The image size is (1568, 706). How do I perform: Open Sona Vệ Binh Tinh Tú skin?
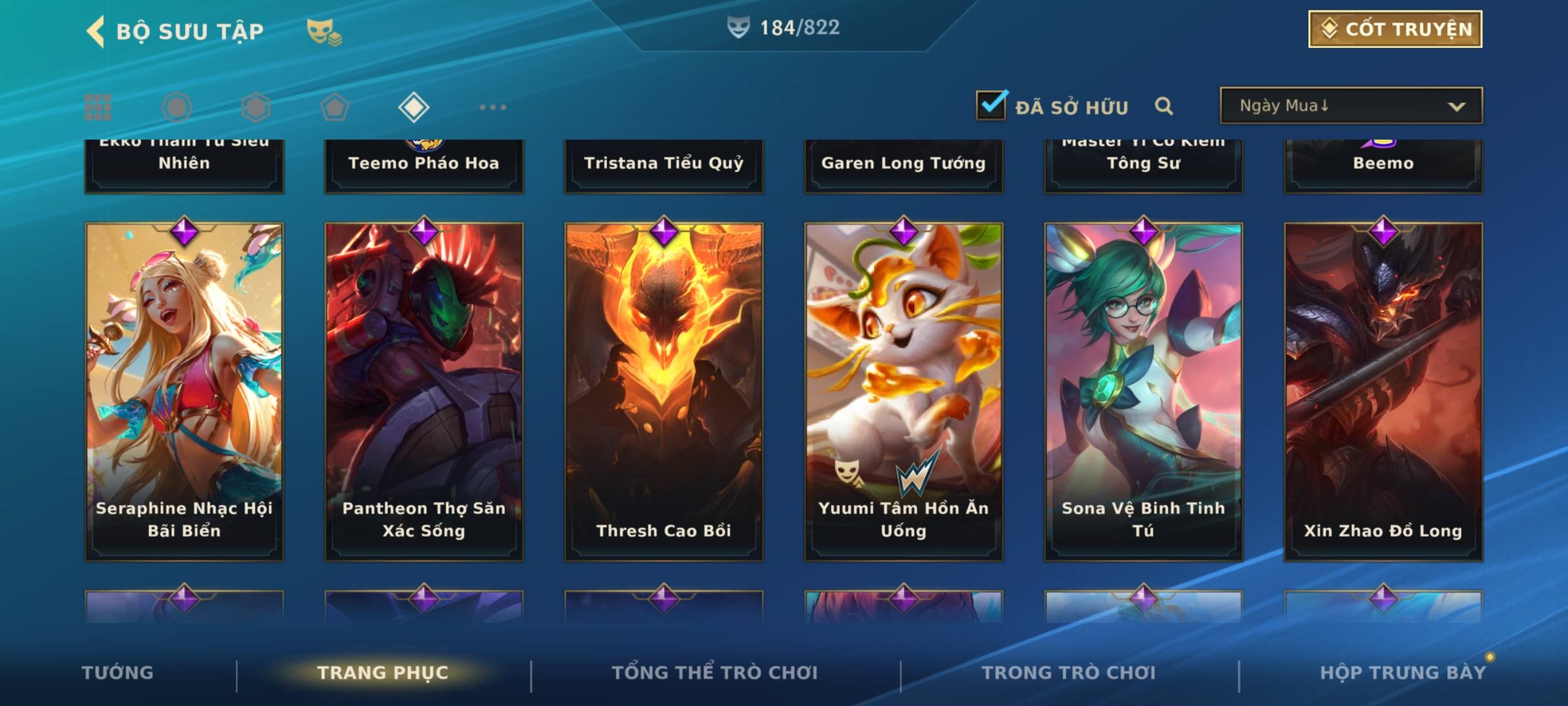pyautogui.click(x=1143, y=392)
